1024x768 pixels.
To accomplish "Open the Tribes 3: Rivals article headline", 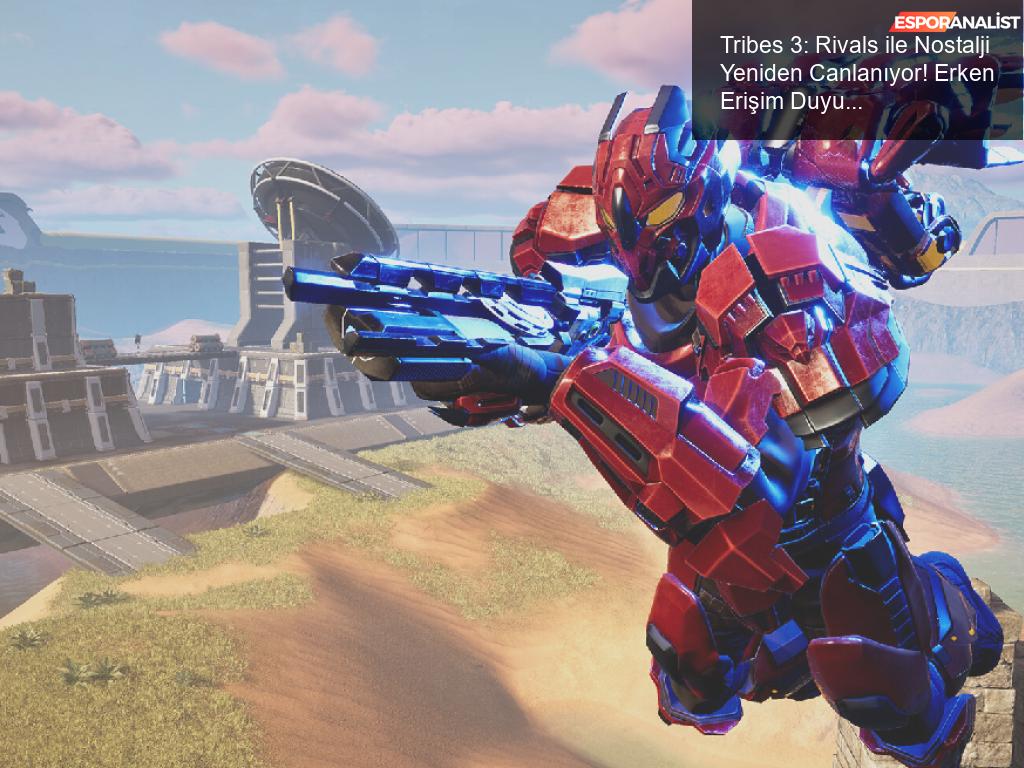I will click(x=853, y=73).
